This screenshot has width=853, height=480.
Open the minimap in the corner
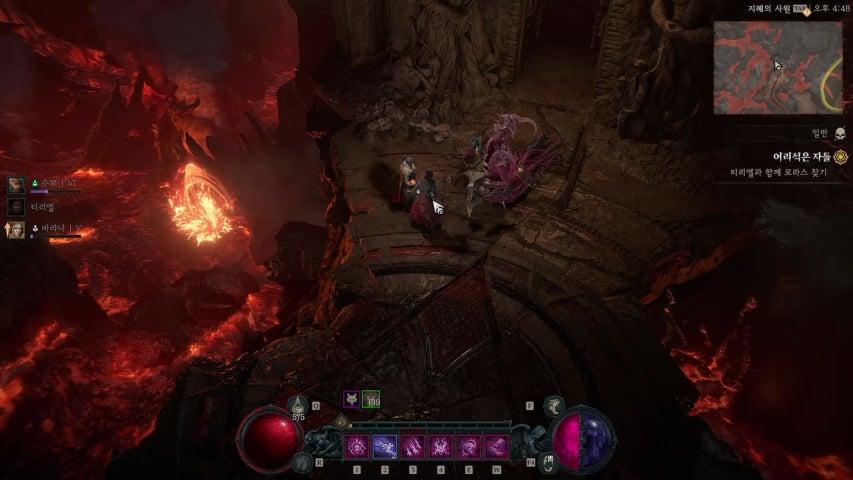[778, 68]
